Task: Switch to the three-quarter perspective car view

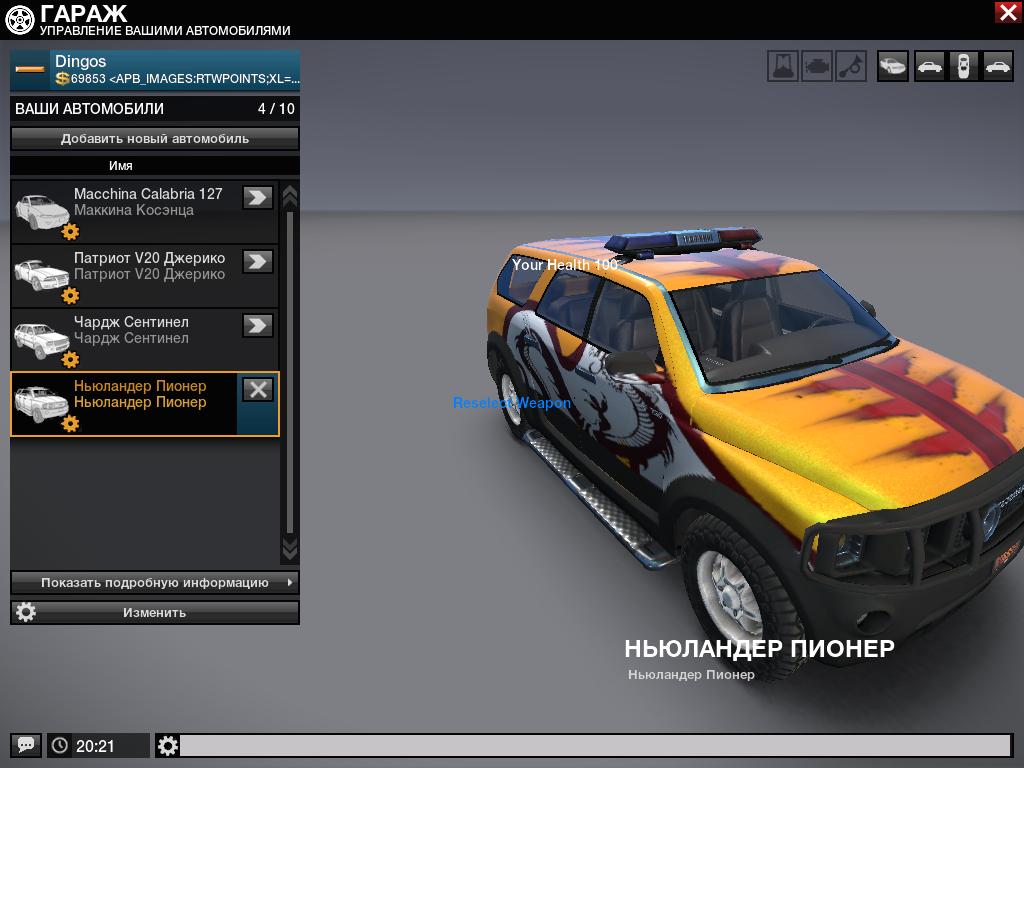Action: (893, 66)
